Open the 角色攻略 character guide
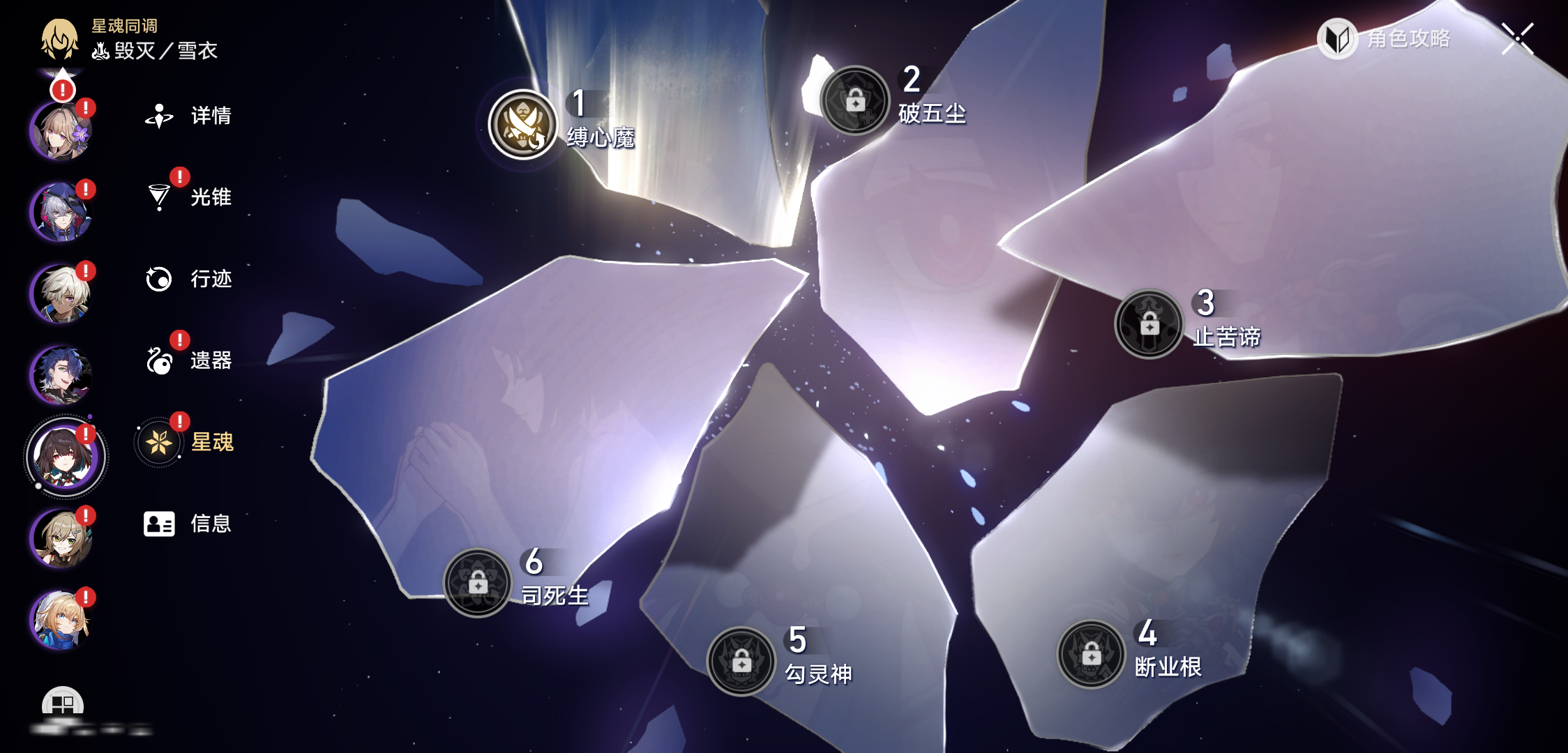This screenshot has width=1568, height=753. (1385, 38)
